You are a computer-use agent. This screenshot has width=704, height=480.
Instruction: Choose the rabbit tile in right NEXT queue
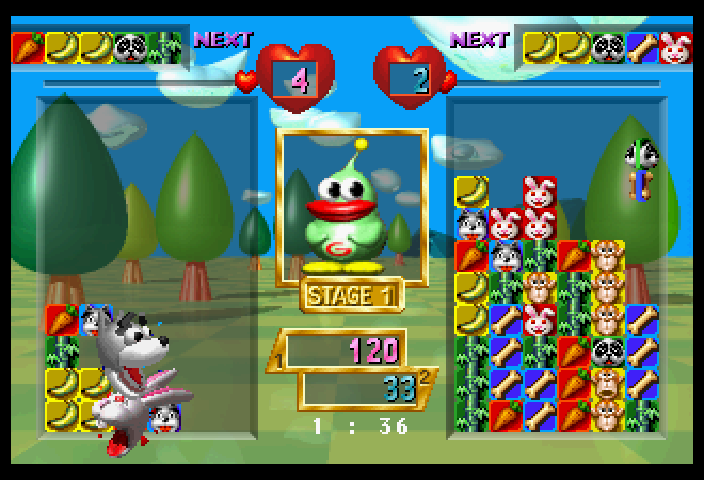tap(676, 47)
